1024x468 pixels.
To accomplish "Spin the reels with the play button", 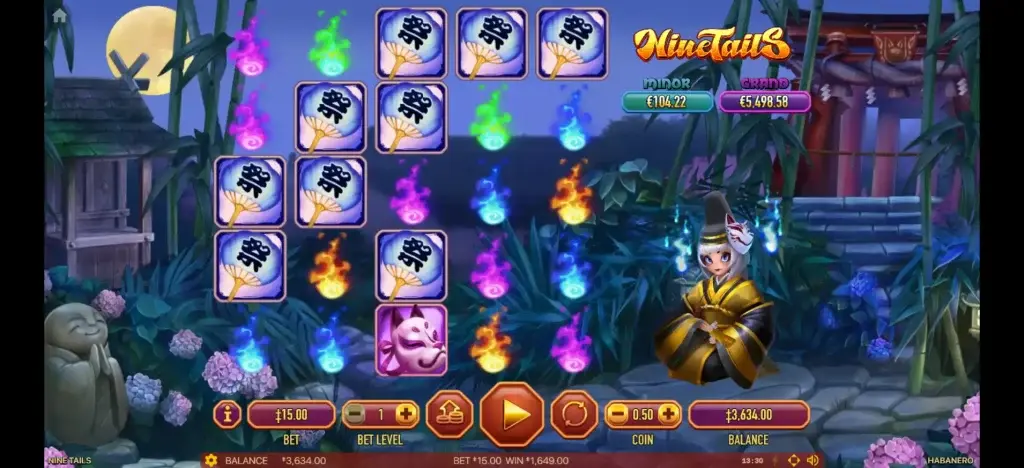I will pyautogui.click(x=512, y=414).
